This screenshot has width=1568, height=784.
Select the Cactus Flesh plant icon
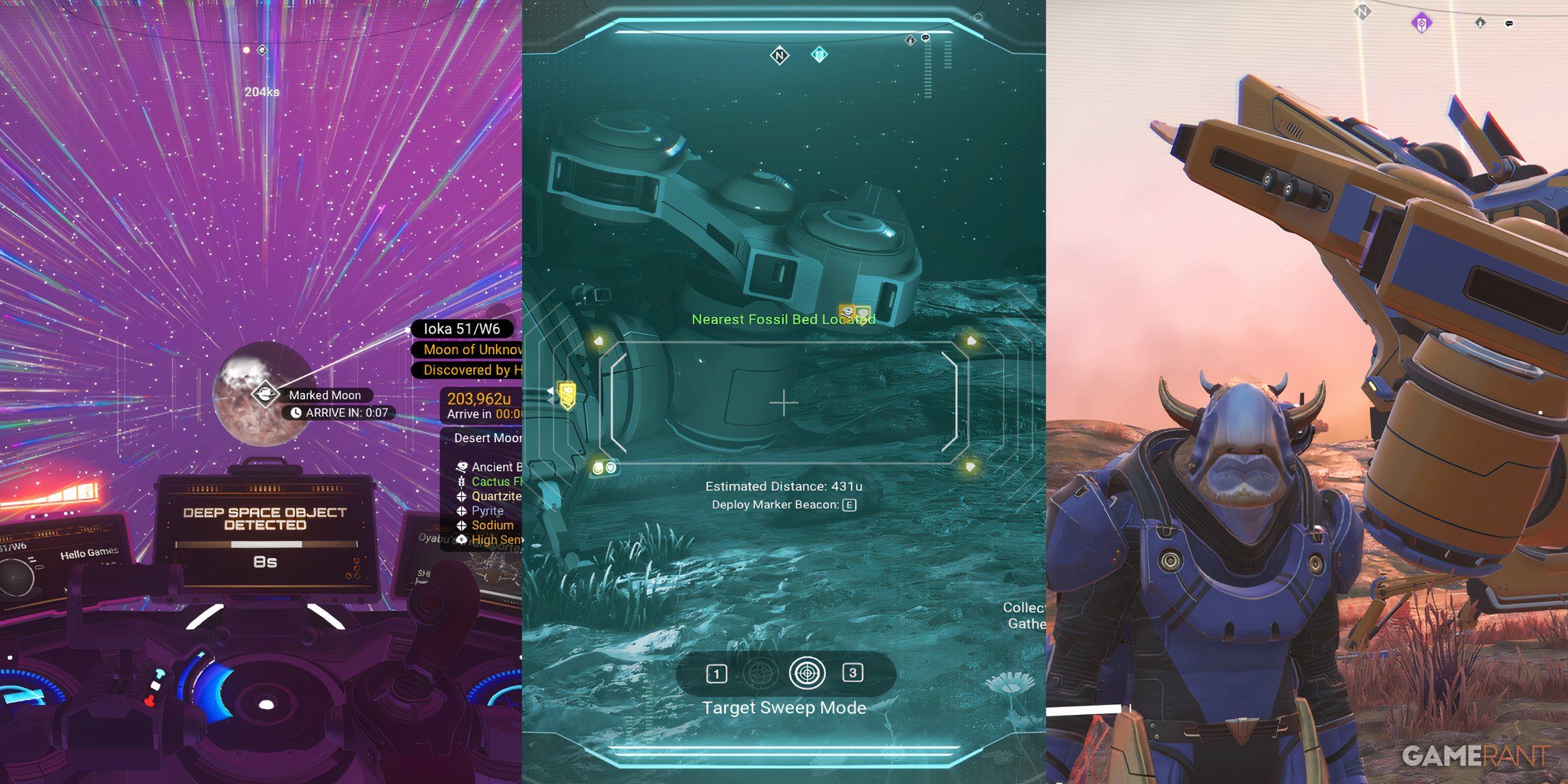coord(461,482)
